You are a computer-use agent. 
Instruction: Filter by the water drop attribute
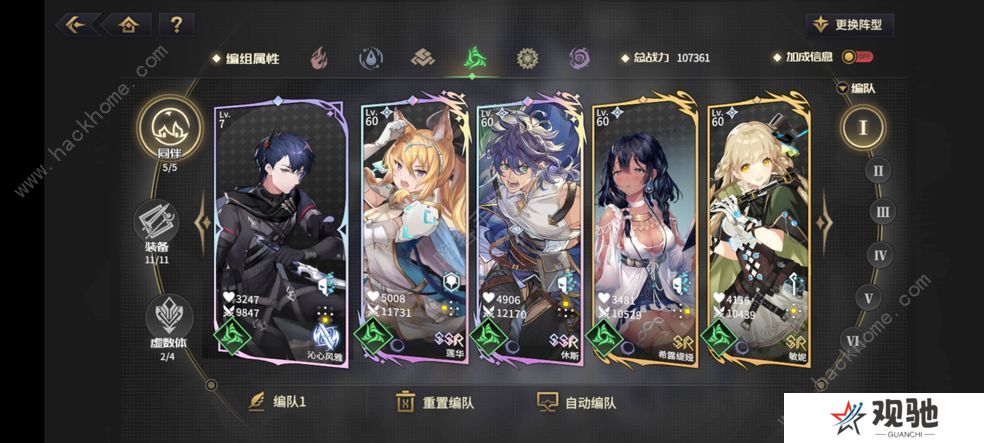(x=370, y=58)
